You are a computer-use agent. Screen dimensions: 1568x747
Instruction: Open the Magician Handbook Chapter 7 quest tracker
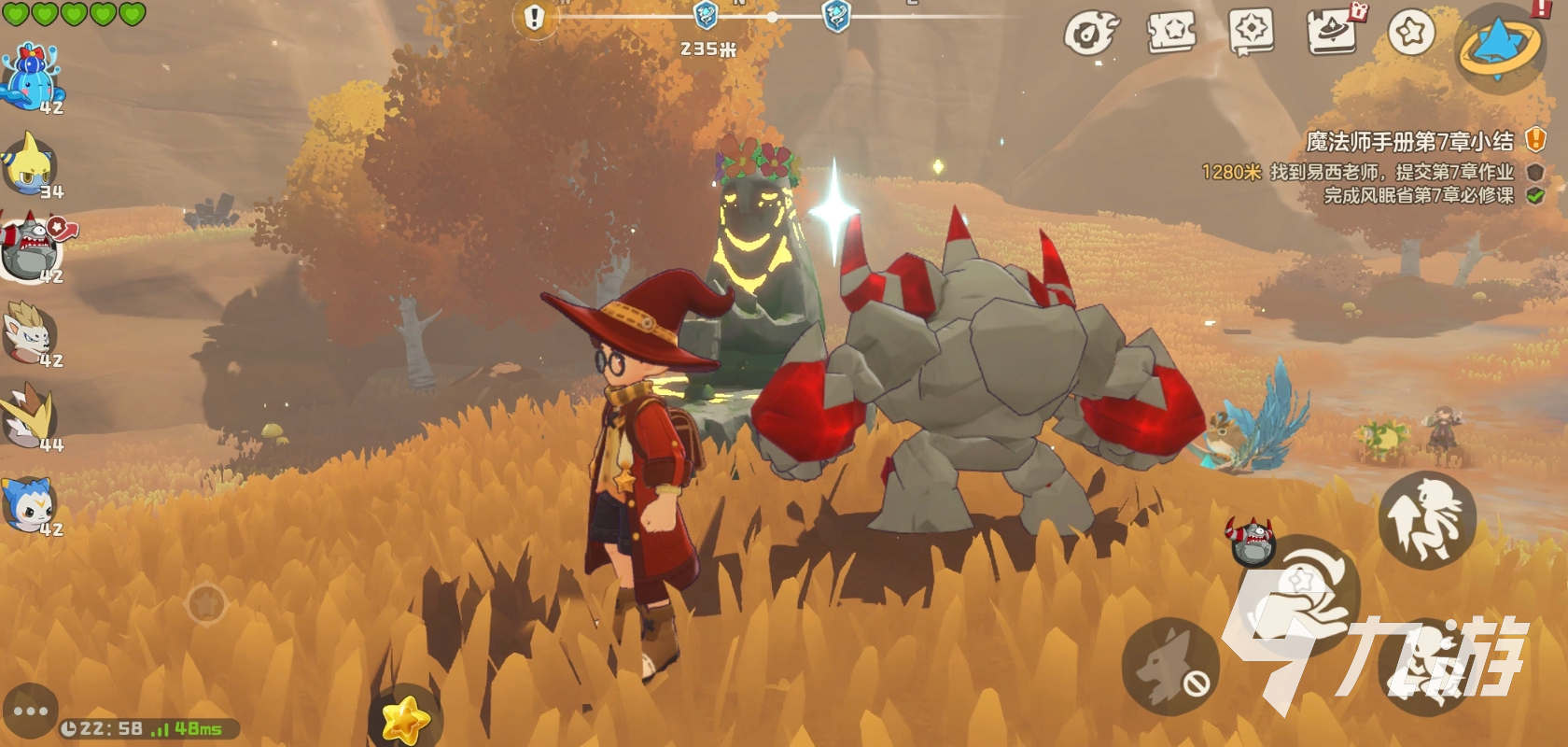(1409, 142)
